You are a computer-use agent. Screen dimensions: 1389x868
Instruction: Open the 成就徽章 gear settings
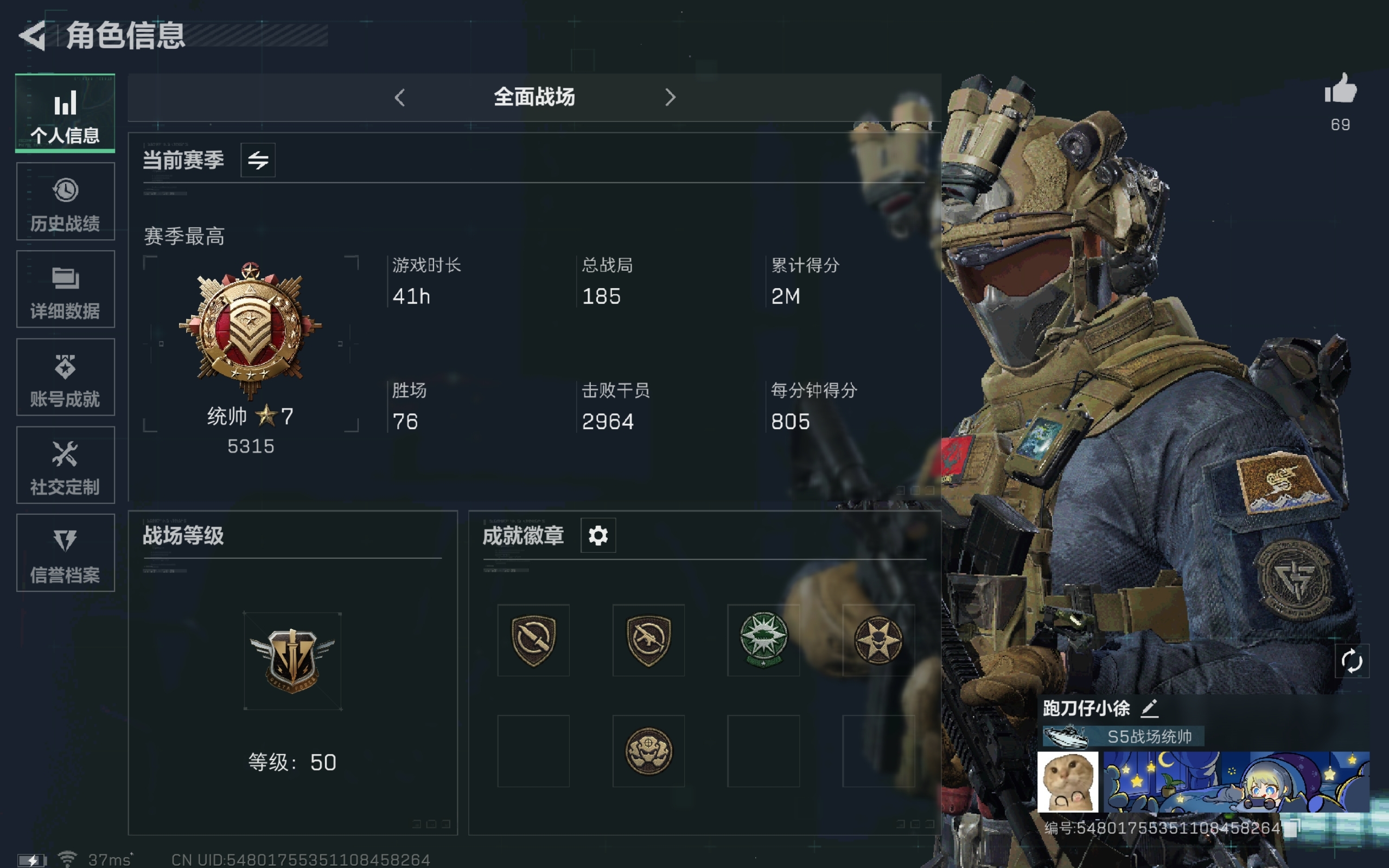tap(597, 535)
